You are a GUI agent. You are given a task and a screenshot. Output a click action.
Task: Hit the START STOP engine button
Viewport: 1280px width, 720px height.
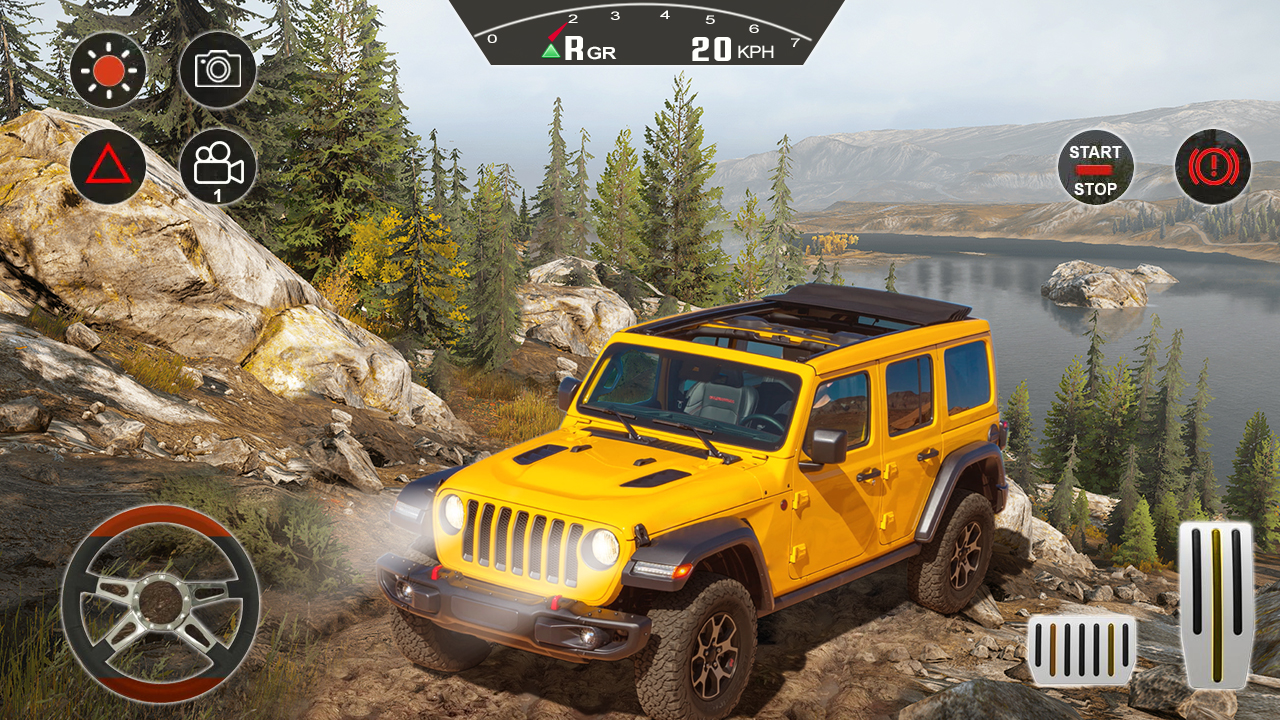[x=1095, y=167]
